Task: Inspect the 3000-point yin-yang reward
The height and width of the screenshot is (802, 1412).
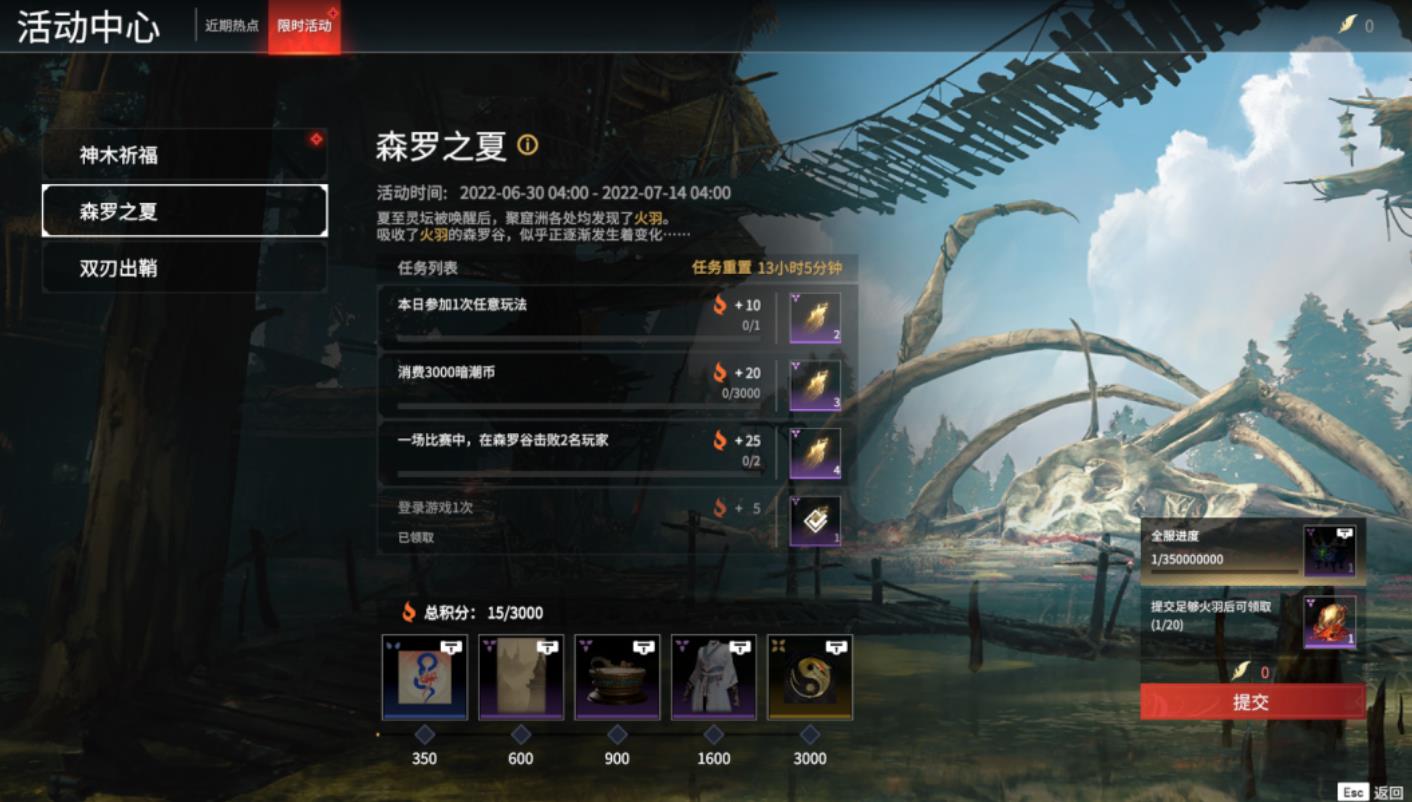Action: [810, 677]
